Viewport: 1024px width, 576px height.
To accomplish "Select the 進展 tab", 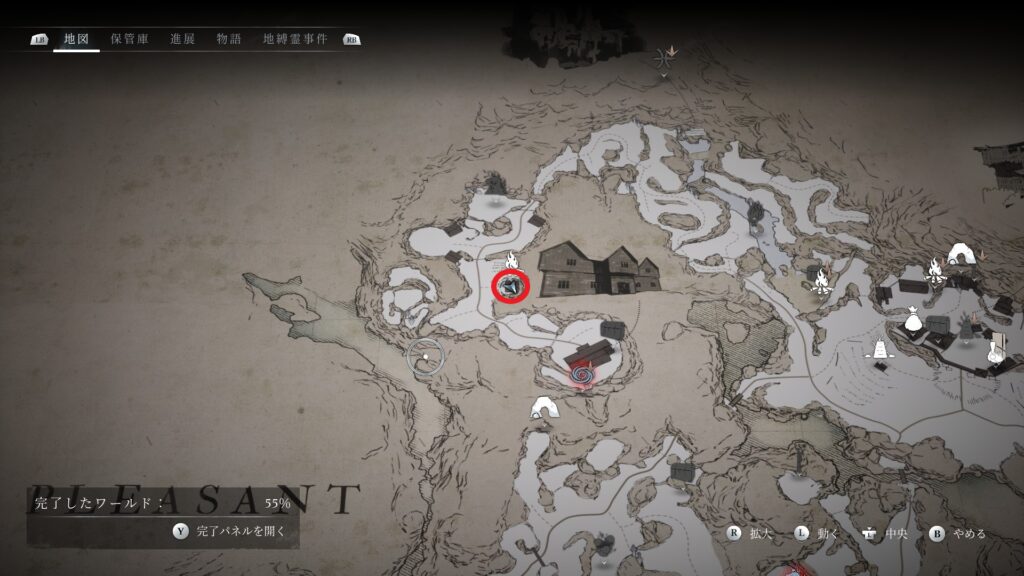I will pyautogui.click(x=182, y=39).
